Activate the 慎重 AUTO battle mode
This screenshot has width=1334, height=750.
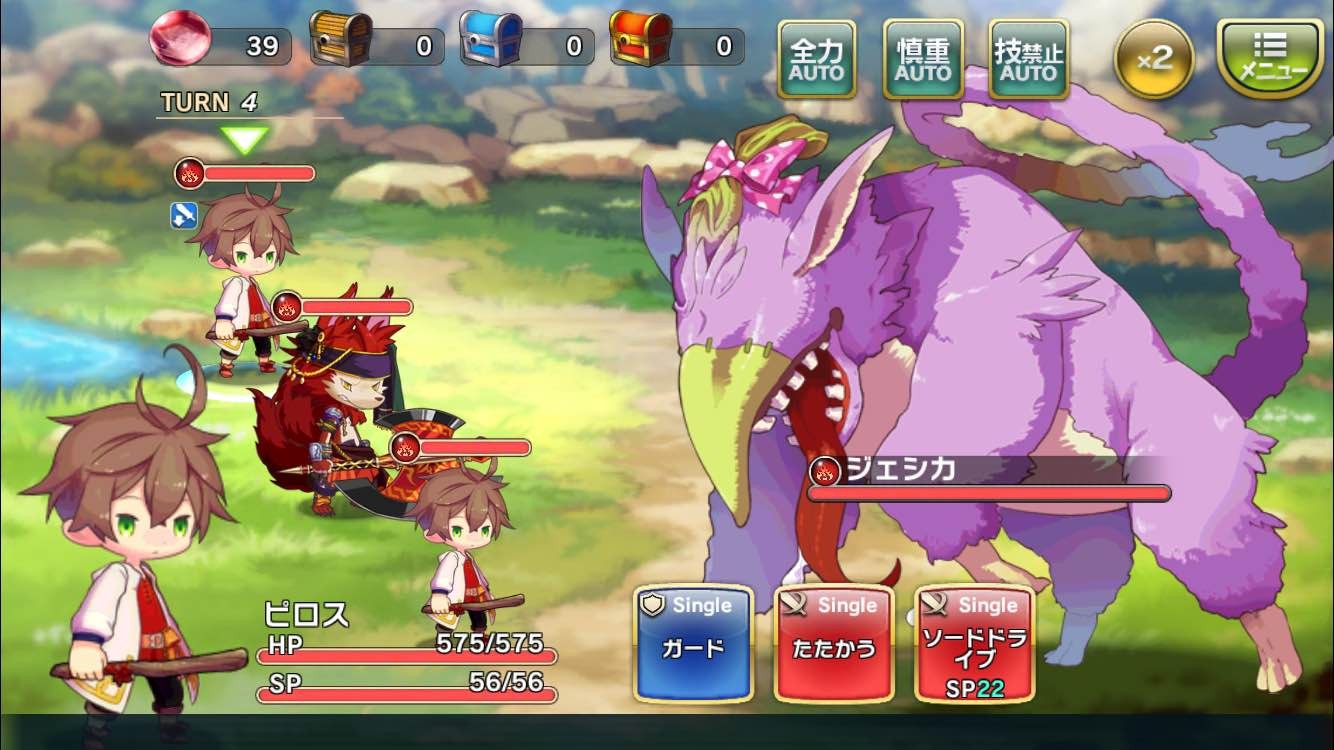click(923, 59)
